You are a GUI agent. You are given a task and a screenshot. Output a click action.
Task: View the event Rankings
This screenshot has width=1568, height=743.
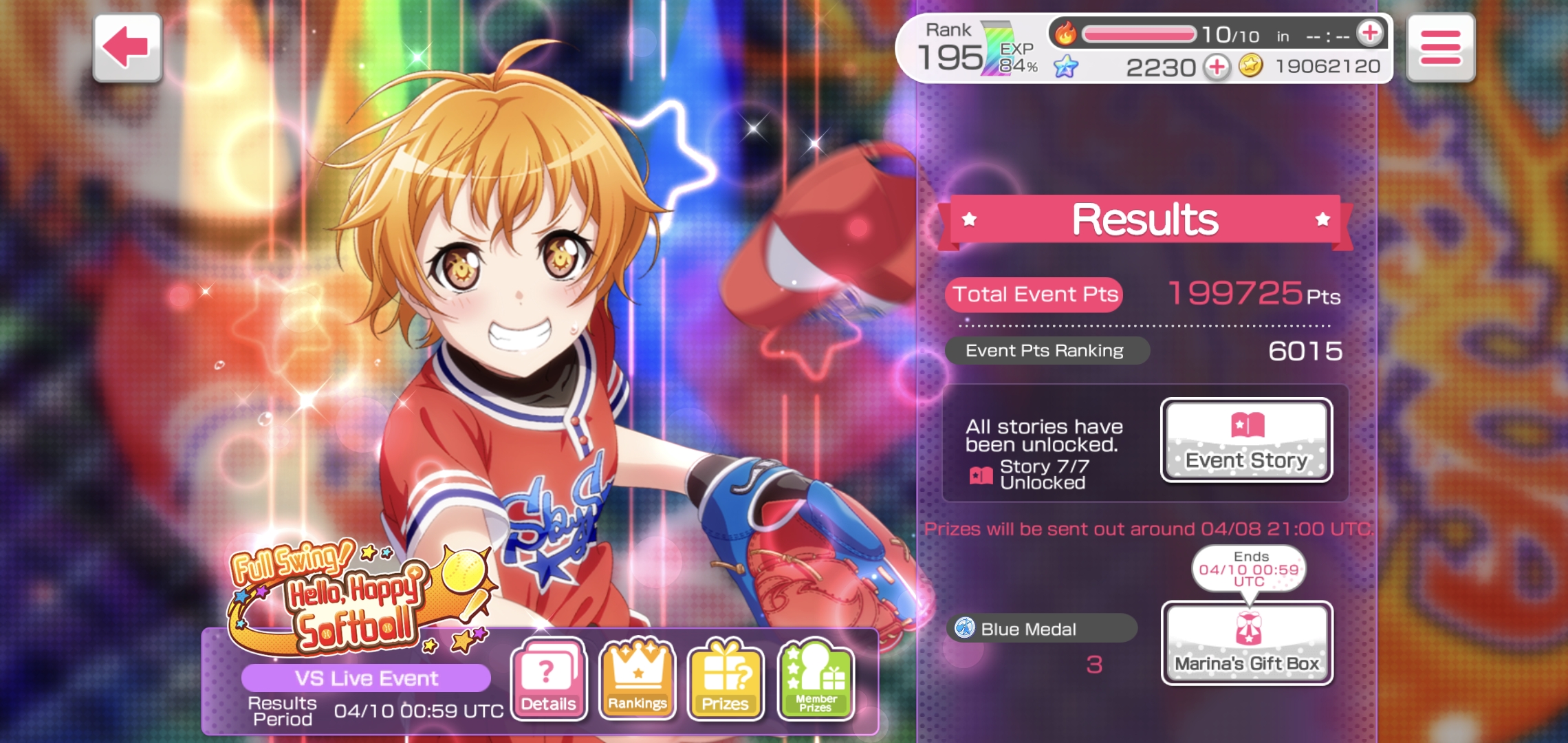637,679
